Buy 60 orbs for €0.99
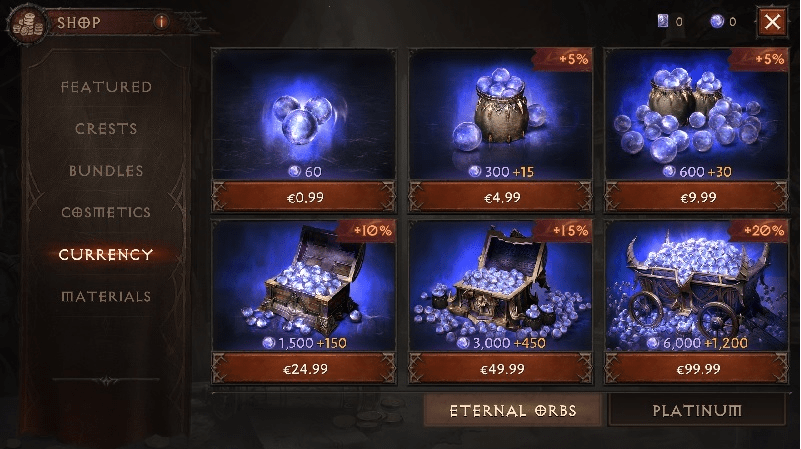 pos(303,197)
